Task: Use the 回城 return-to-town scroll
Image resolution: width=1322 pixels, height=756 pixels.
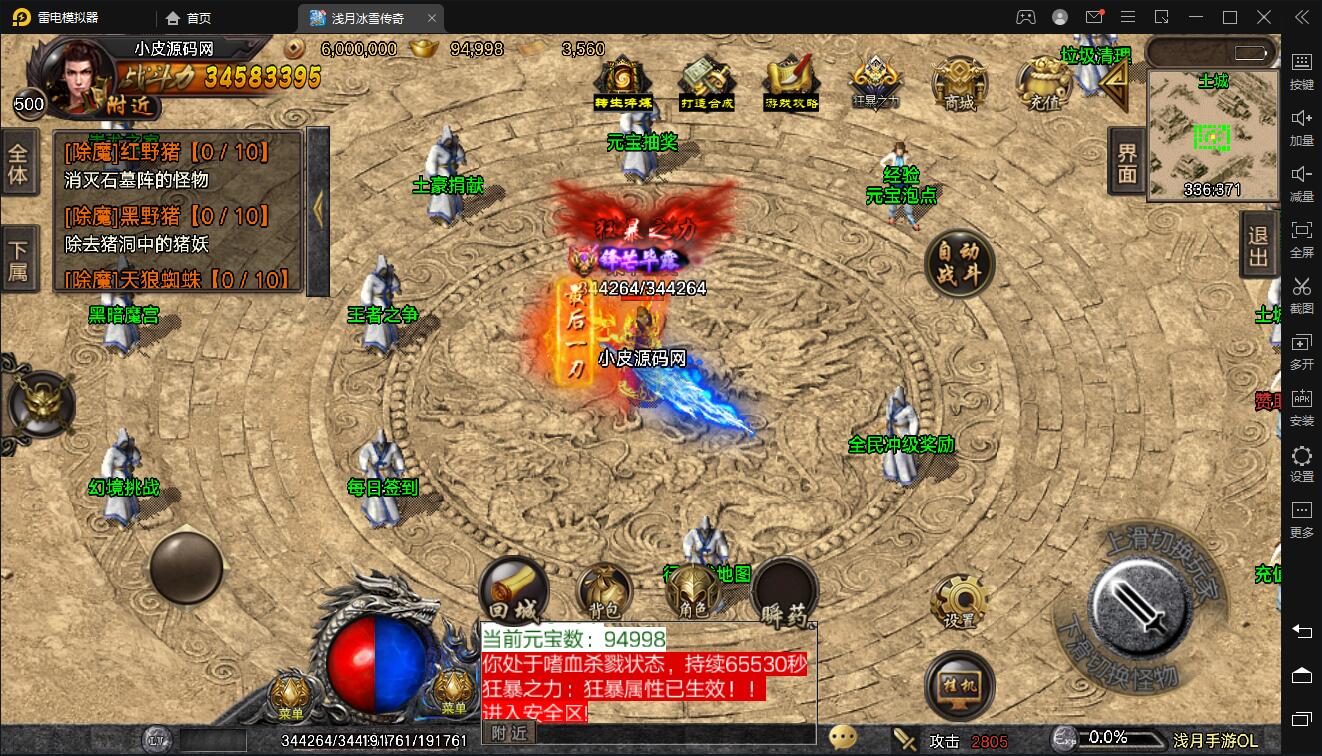Action: tap(513, 592)
